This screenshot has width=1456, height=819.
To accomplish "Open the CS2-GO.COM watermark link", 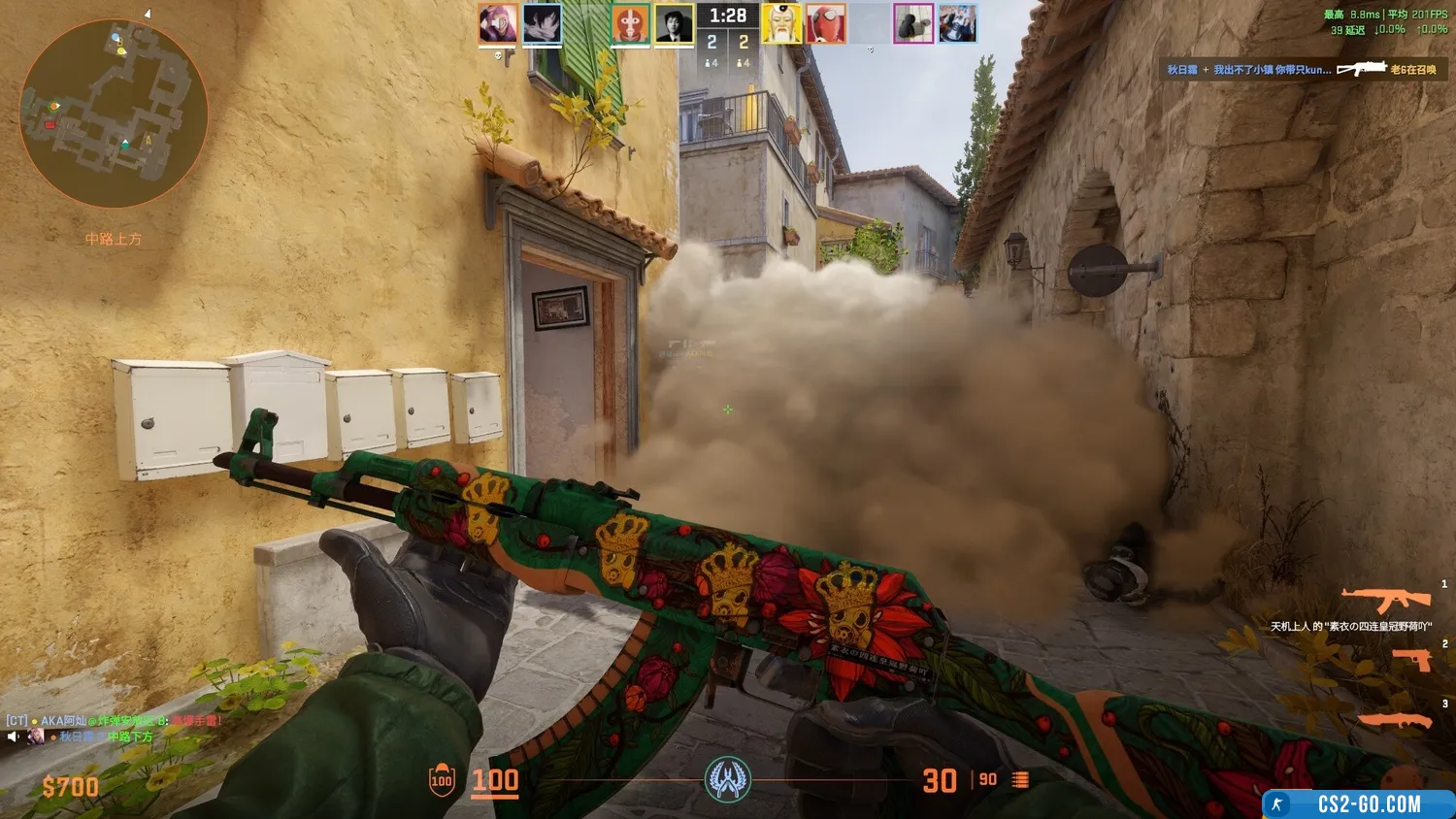I will point(1359,804).
